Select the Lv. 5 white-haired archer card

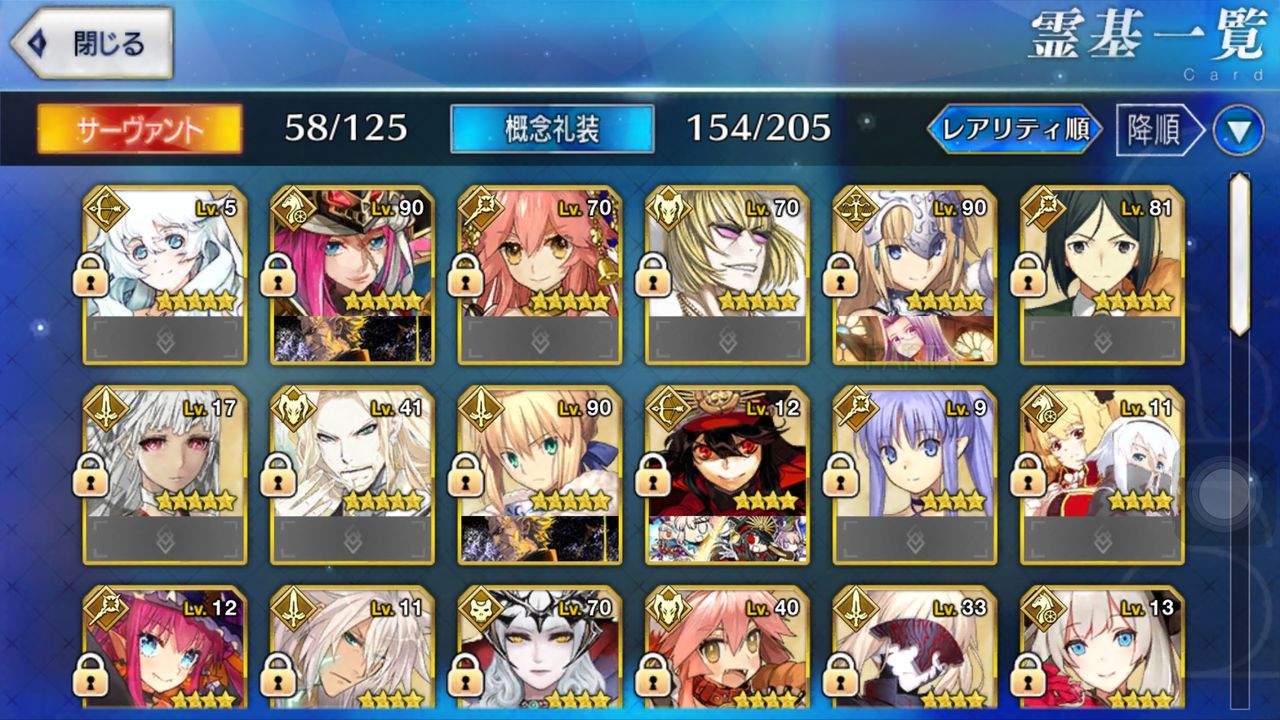[165, 273]
